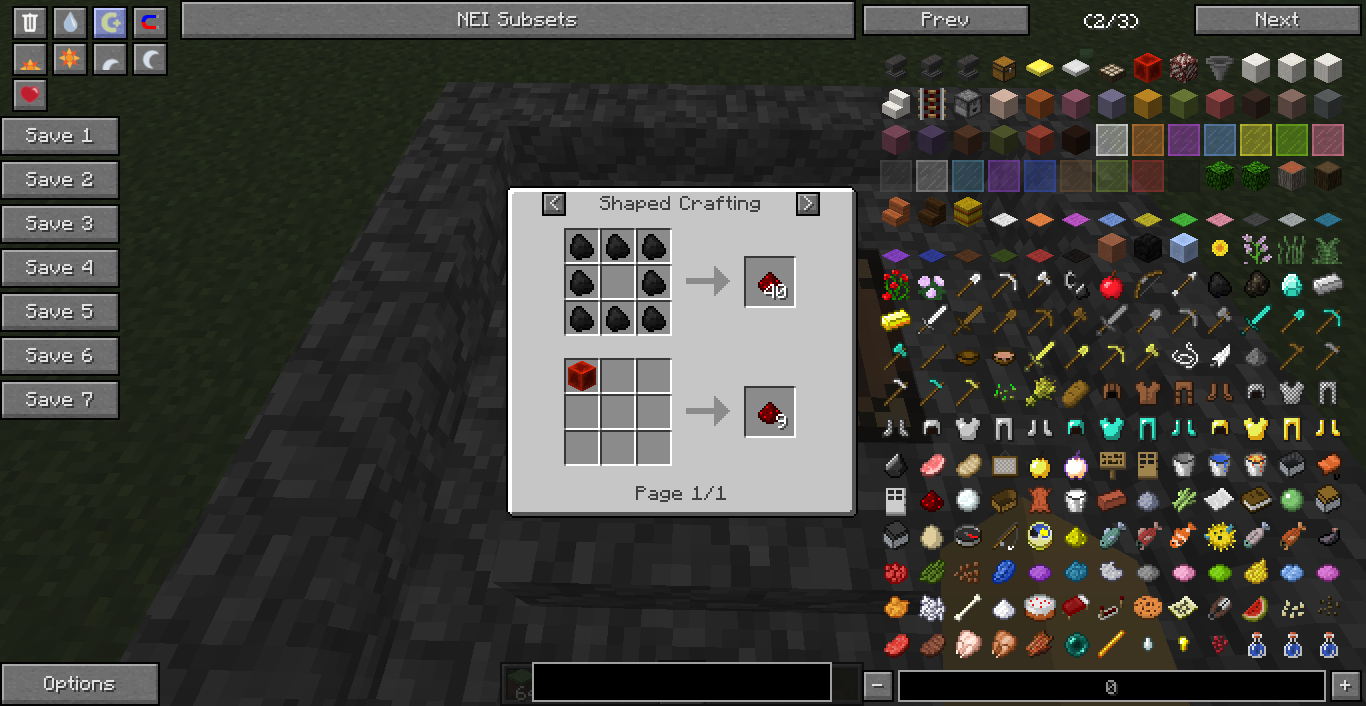The height and width of the screenshot is (706, 1366).
Task: Click the redstone output stack of 40
Action: pos(769,282)
